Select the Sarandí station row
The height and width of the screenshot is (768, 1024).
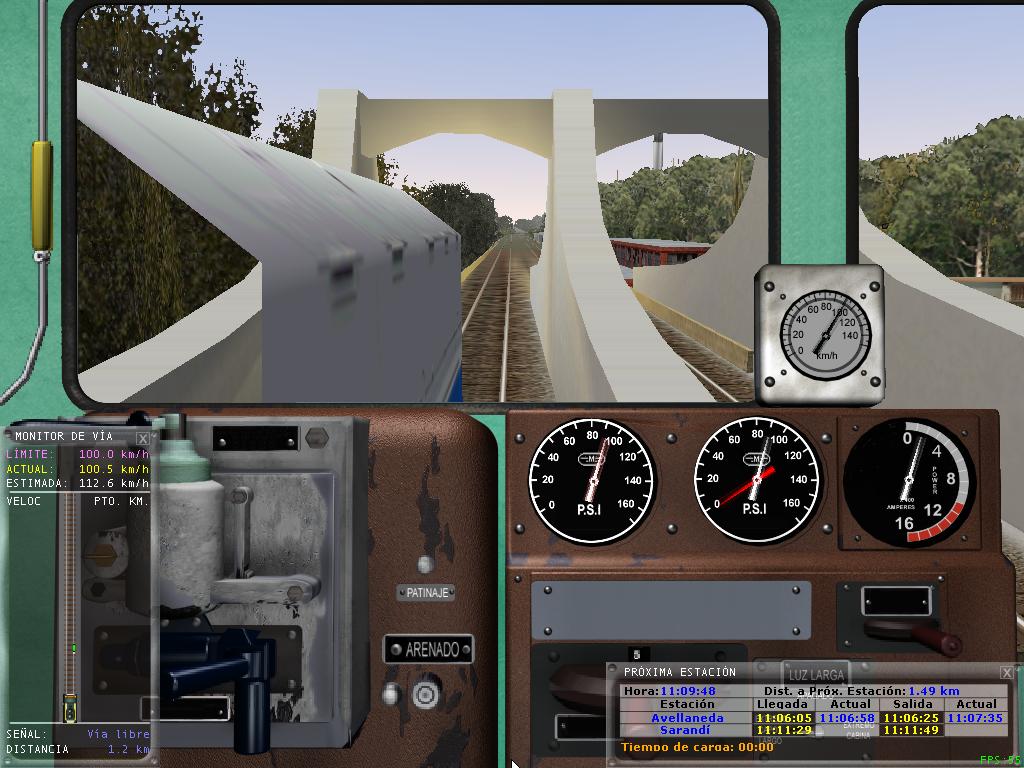[687, 731]
